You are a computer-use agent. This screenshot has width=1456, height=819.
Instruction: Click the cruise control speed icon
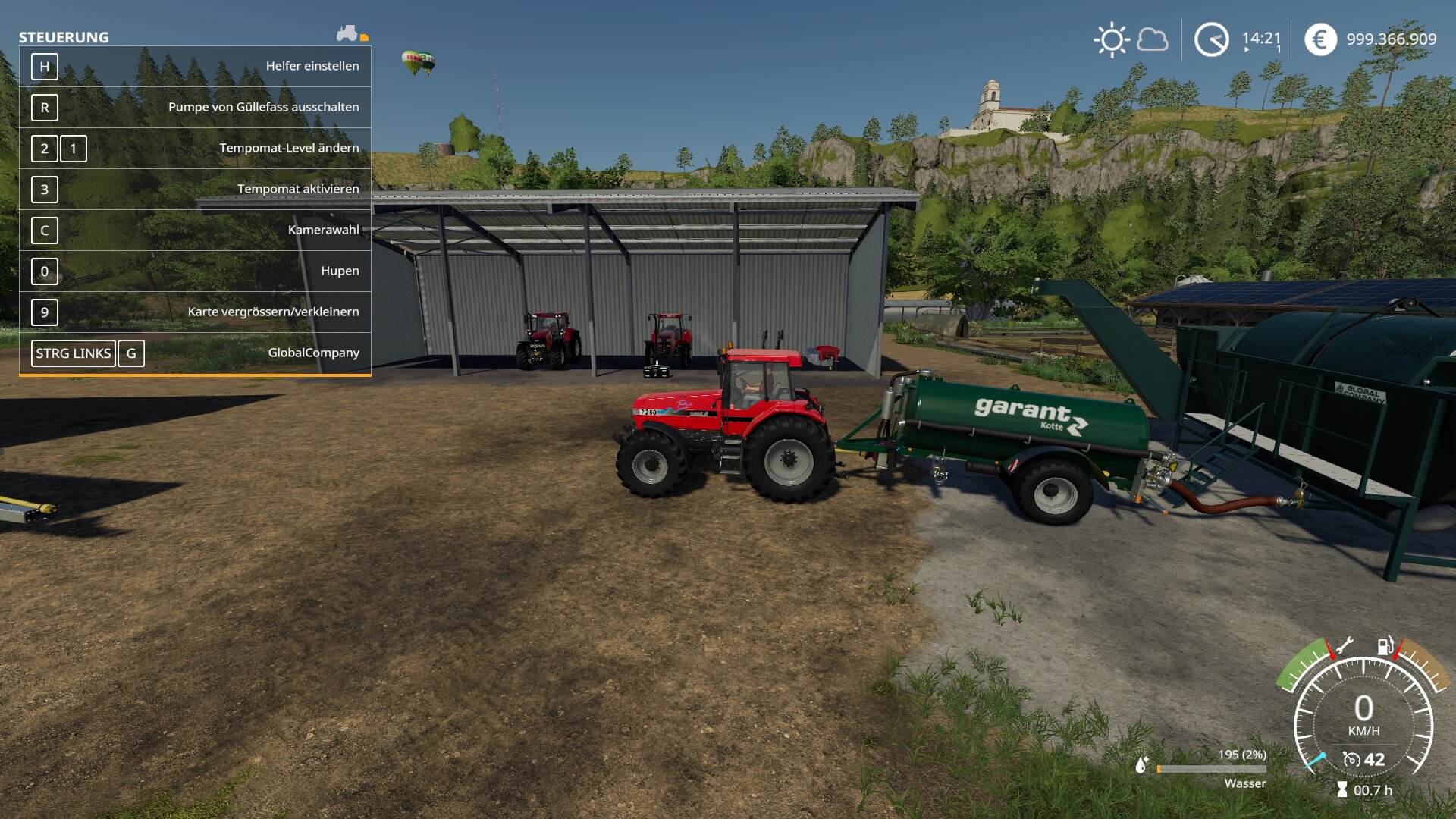pyautogui.click(x=1351, y=759)
